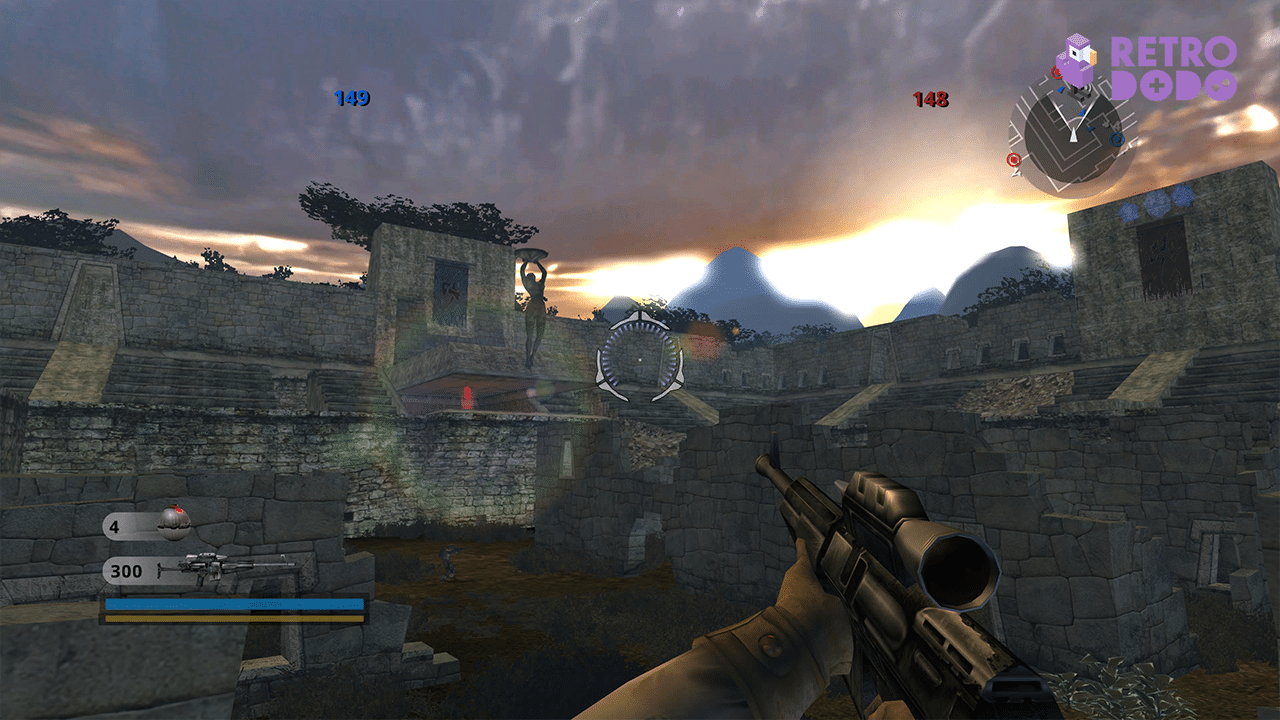
Task: Click the blue health bar
Action: coord(235,604)
